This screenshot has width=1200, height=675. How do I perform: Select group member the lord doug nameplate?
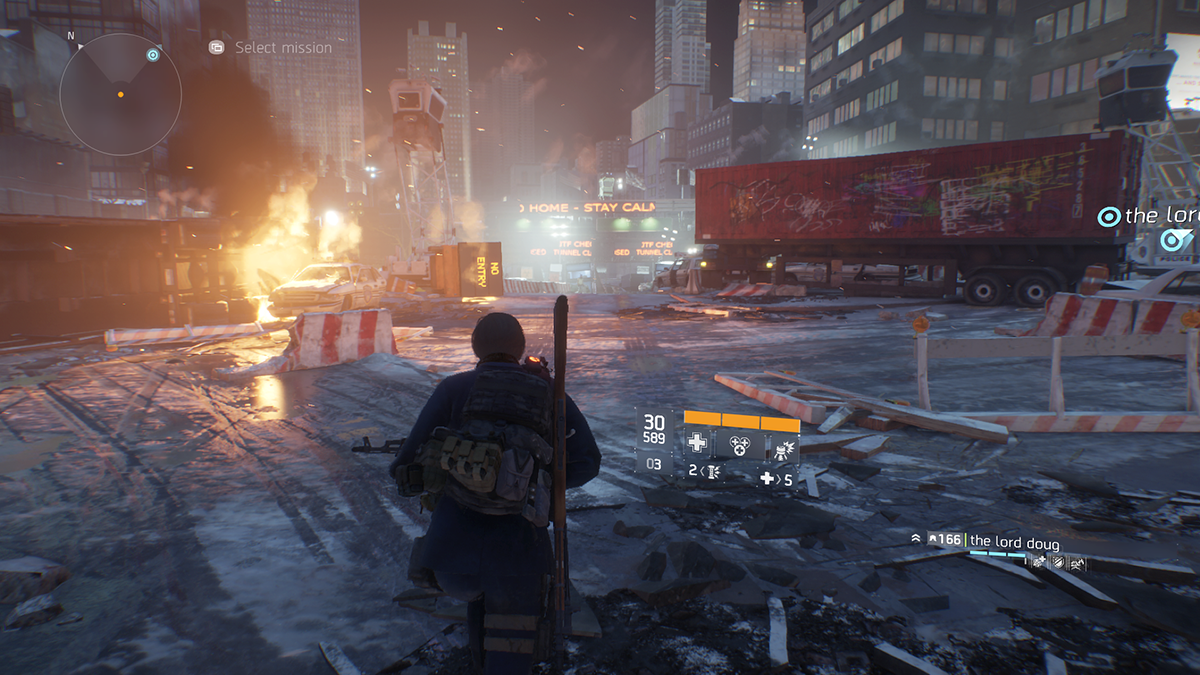(x=1013, y=542)
